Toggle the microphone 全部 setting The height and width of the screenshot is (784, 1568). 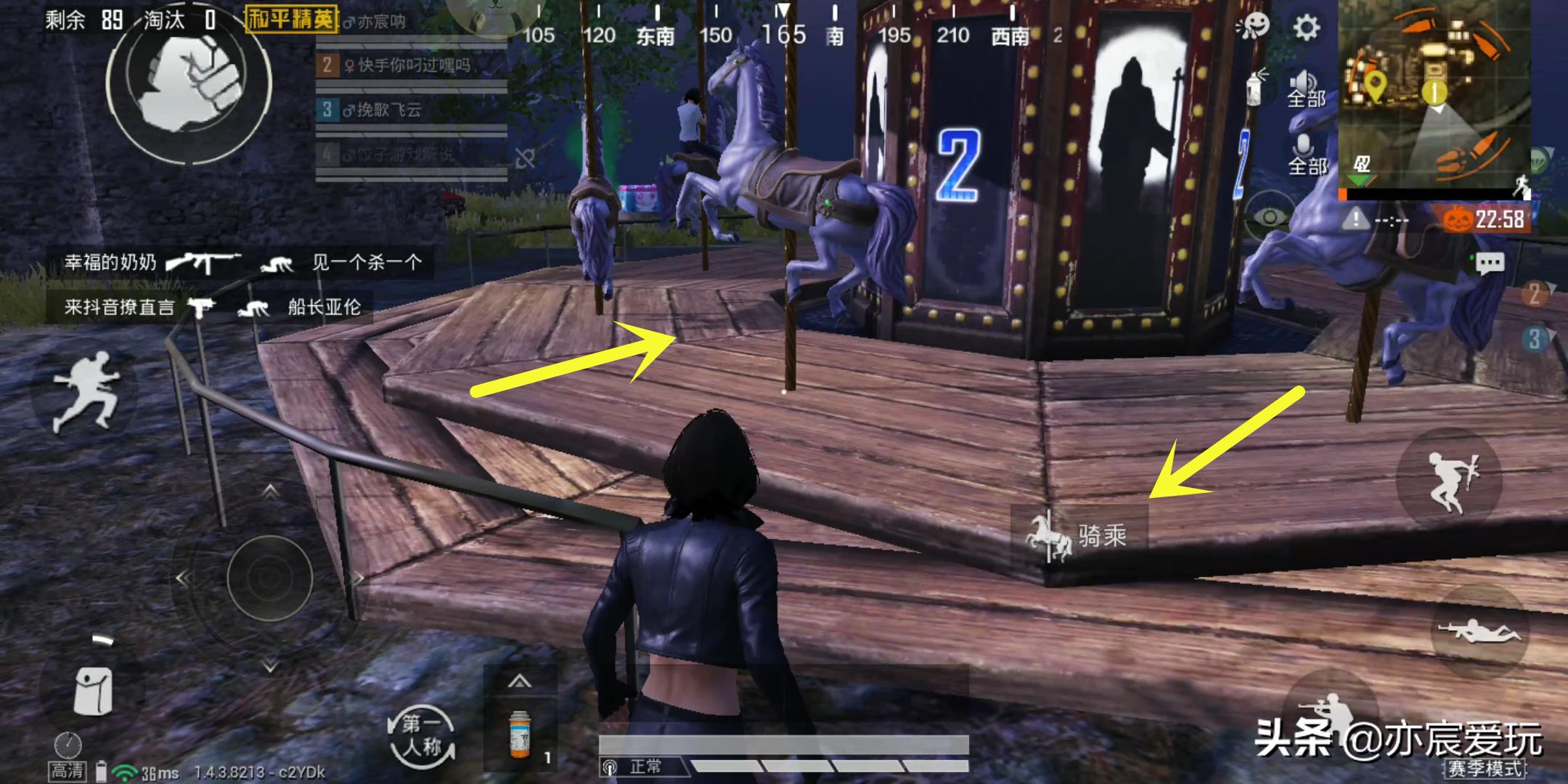point(1306,155)
